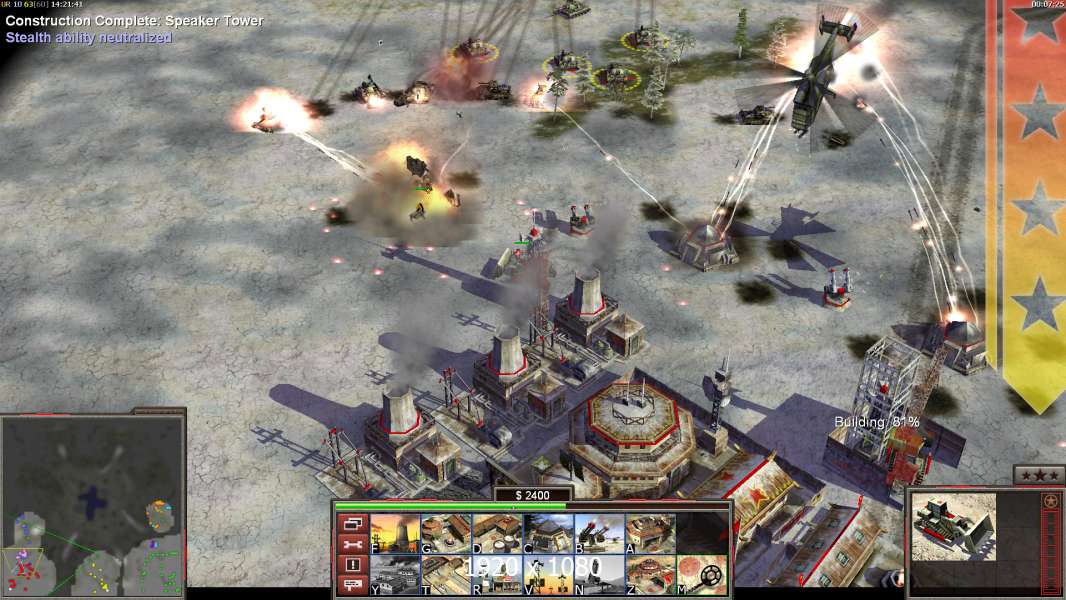
Task: Open the wrench options button
Action: pyautogui.click(x=350, y=545)
